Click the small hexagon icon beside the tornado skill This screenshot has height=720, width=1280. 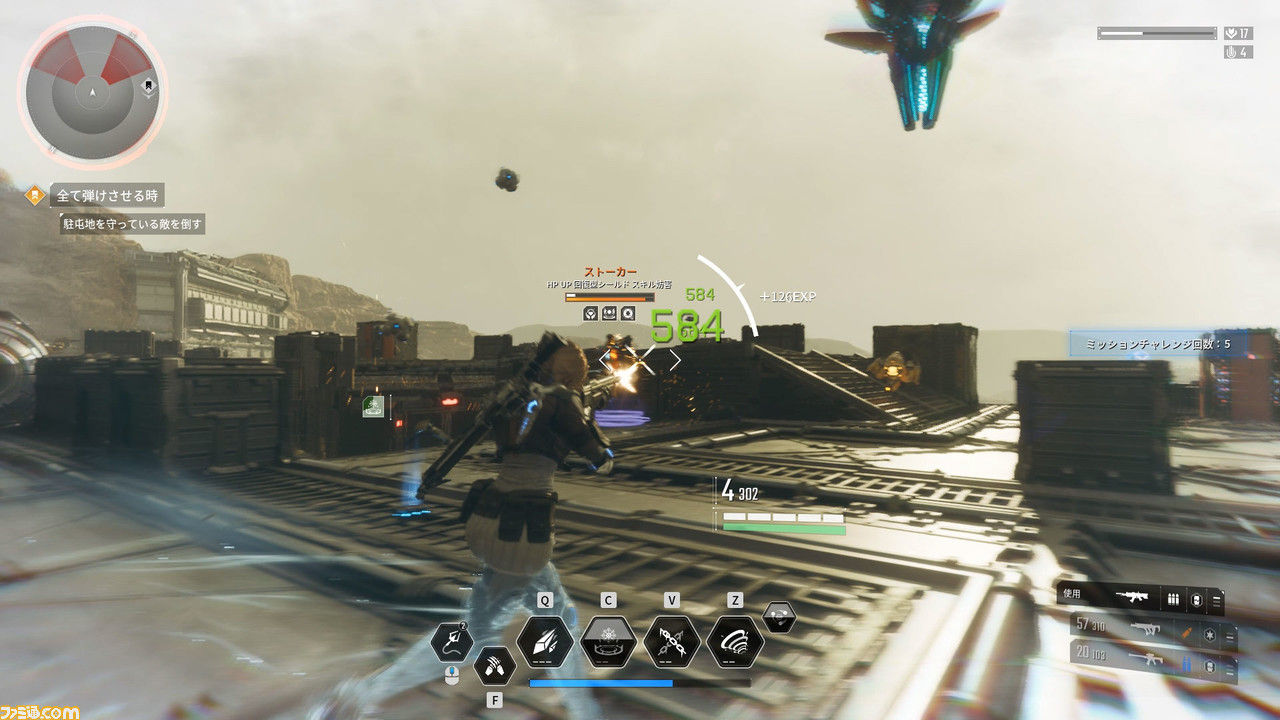[779, 617]
